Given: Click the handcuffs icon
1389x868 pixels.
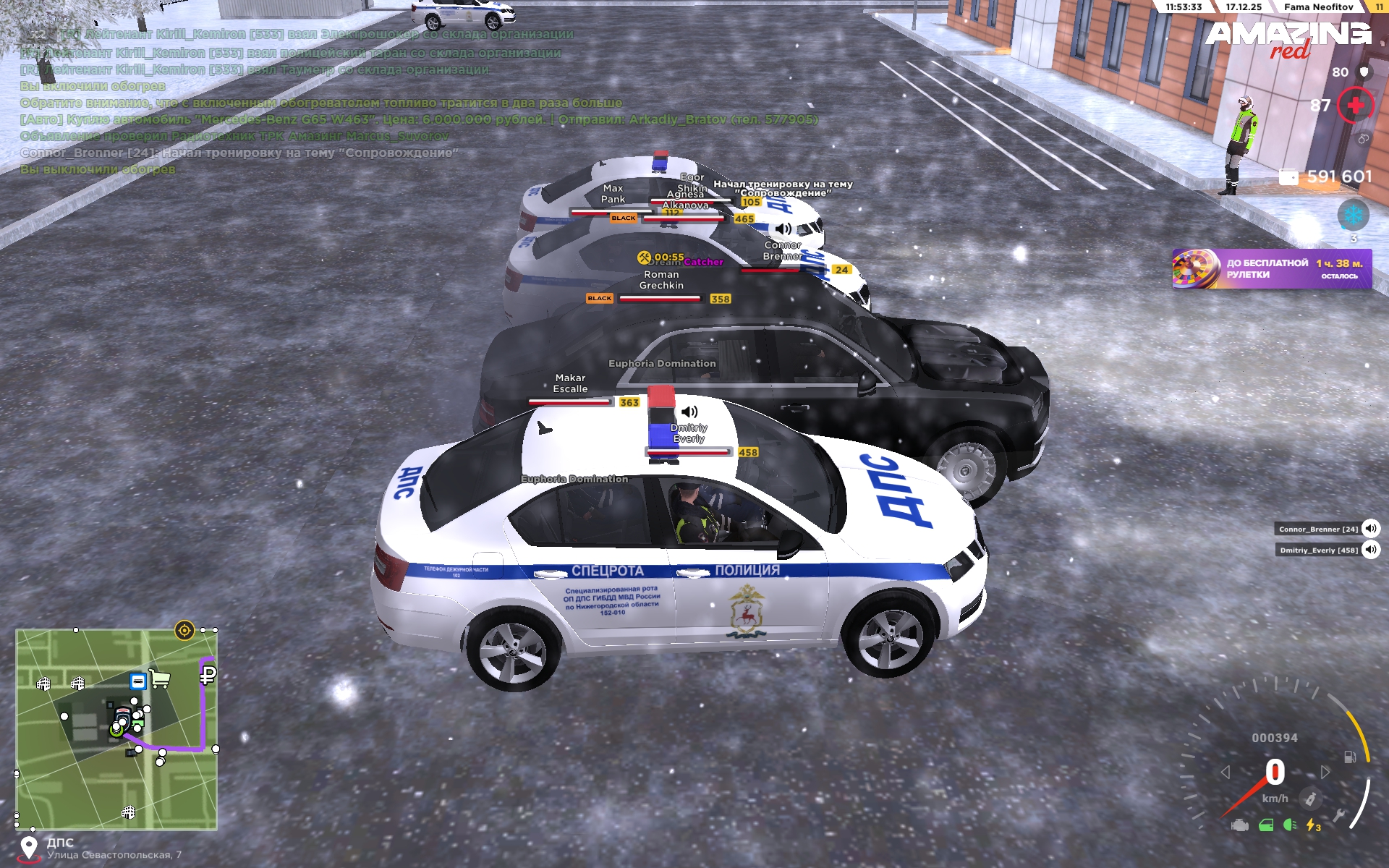Looking at the screenshot, I should tap(1363, 139).
